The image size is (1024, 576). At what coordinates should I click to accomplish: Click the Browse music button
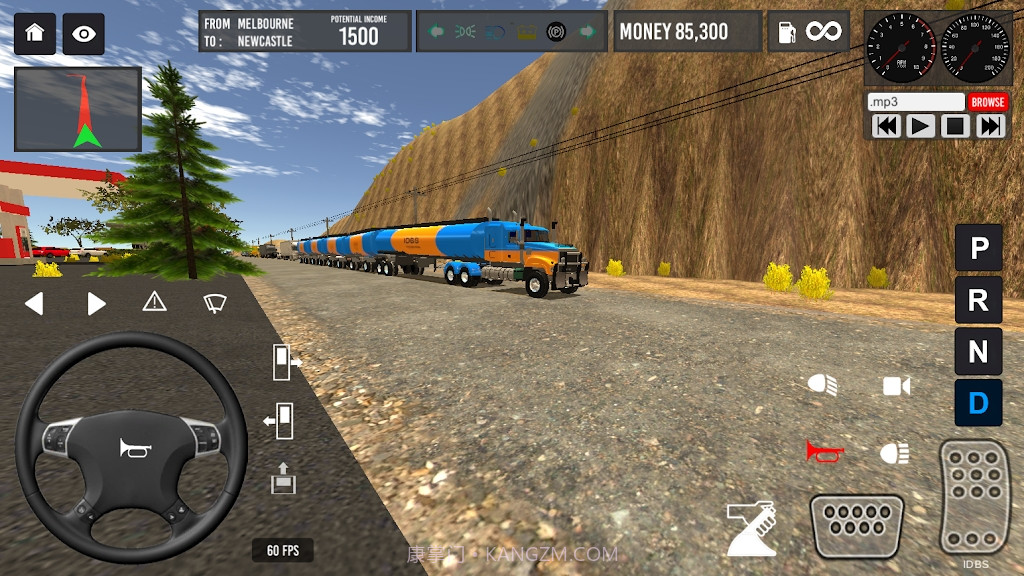[987, 102]
